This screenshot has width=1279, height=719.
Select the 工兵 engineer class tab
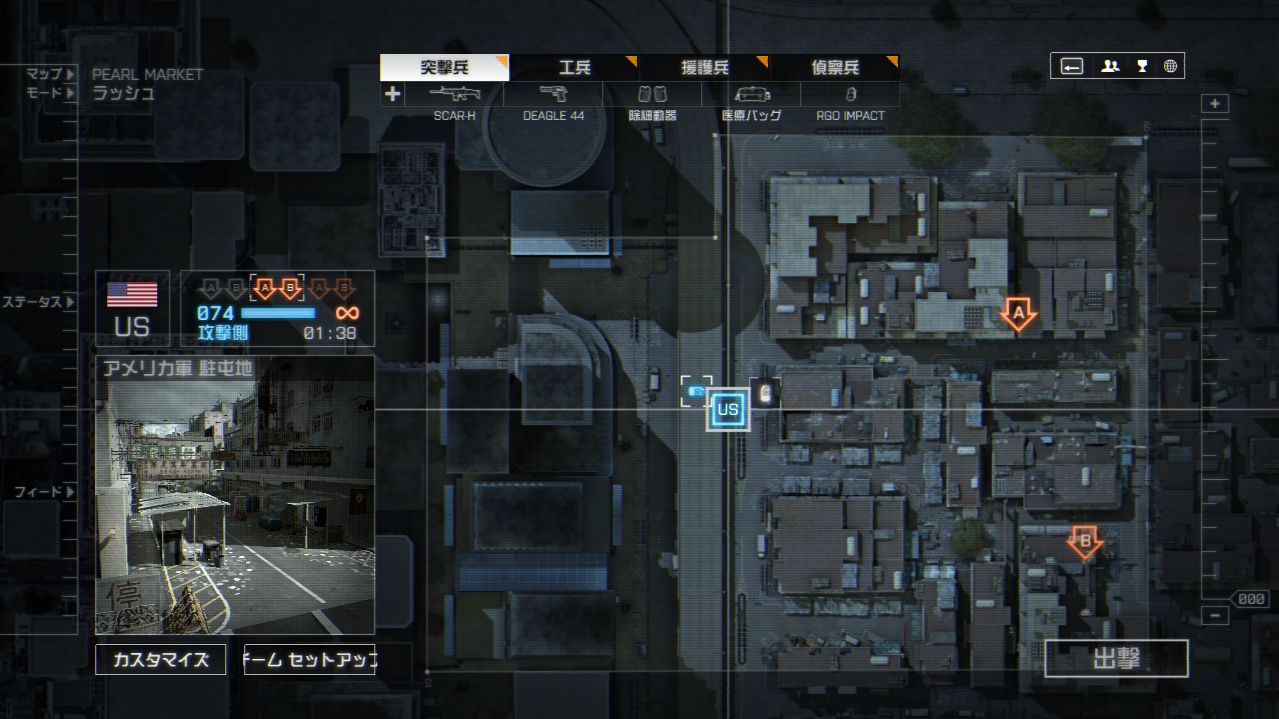coord(574,68)
